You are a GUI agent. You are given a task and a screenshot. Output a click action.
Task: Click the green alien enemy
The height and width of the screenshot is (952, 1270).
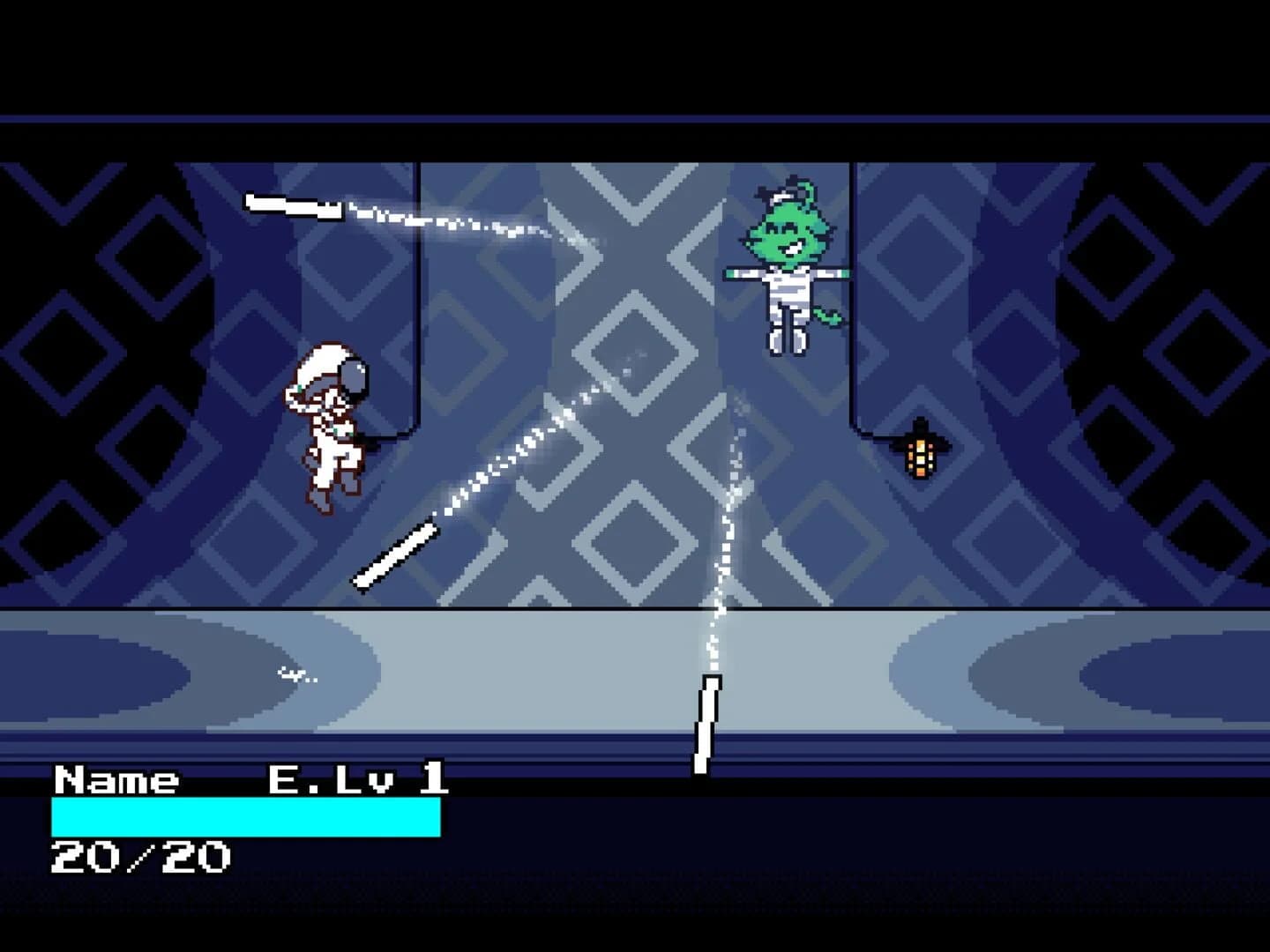[785, 264]
